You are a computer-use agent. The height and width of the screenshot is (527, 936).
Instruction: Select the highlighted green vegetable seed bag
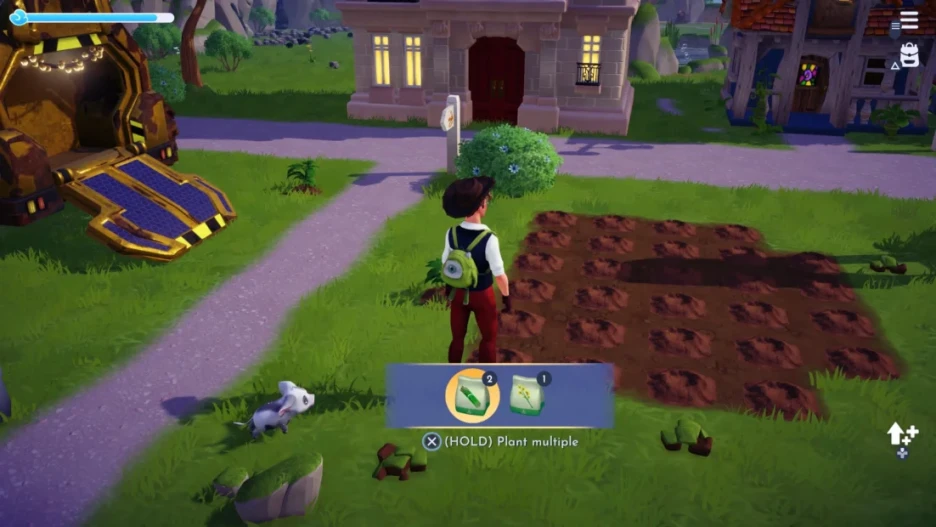(471, 396)
